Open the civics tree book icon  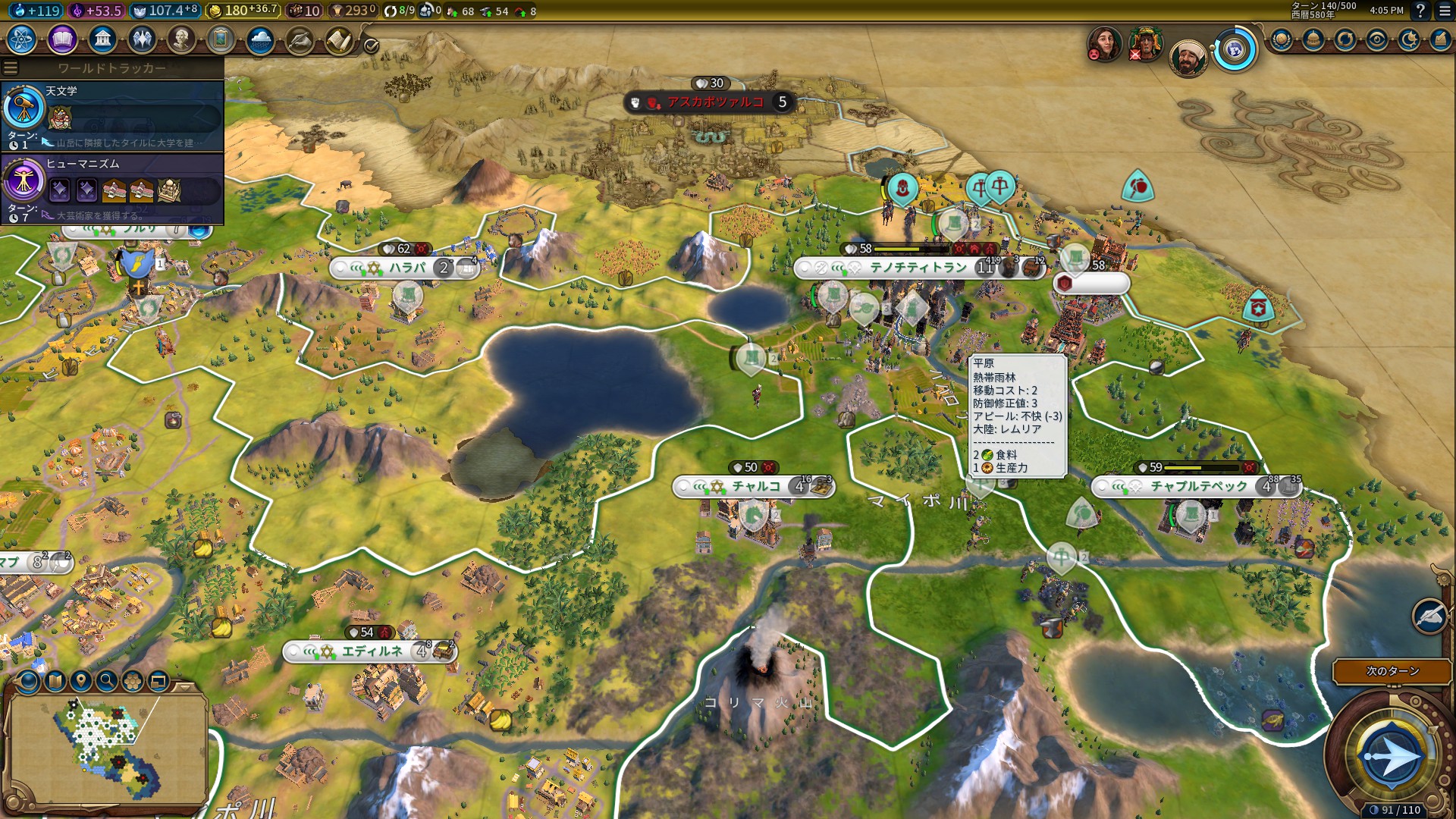coord(62,39)
